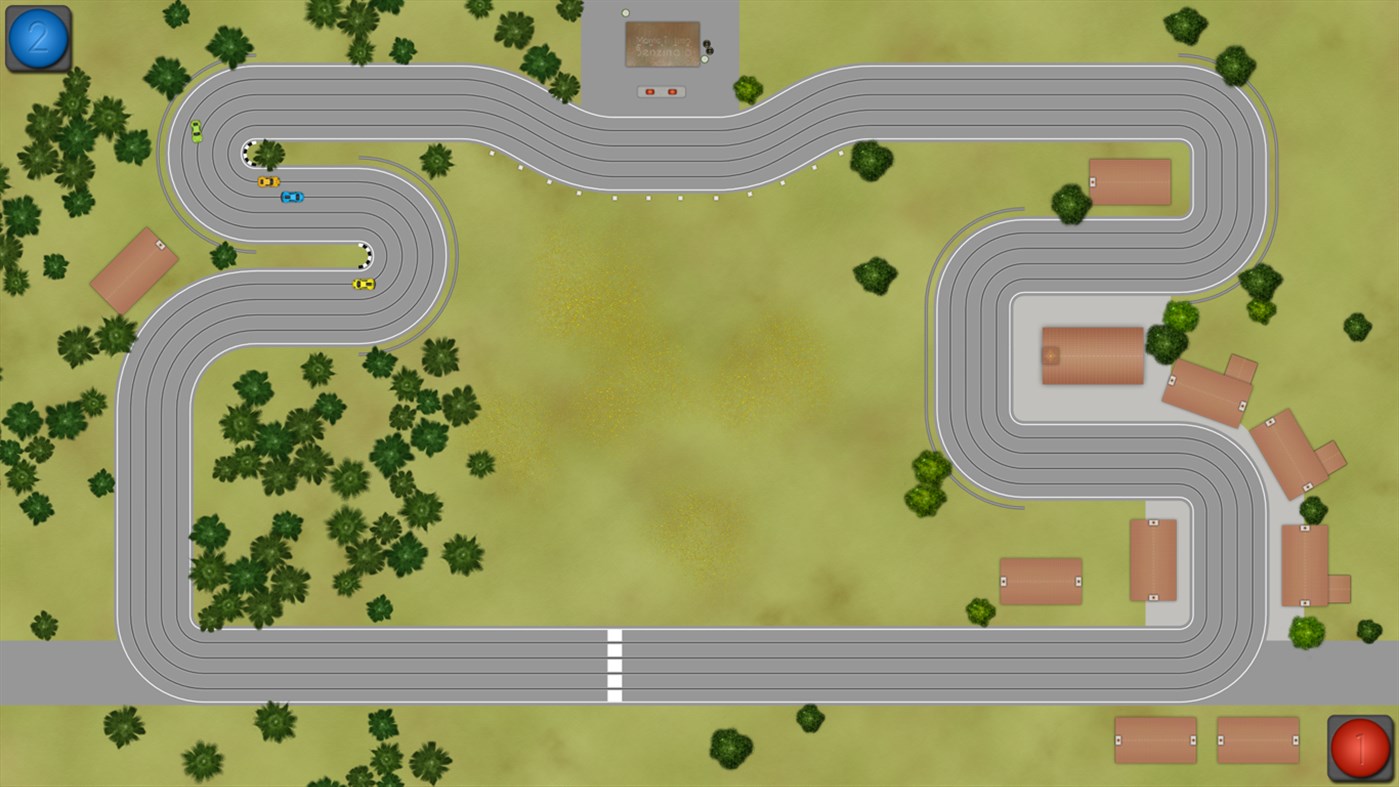Click the lamp below the Benzina sign
This screenshot has height=787, width=1399.
[x=705, y=59]
